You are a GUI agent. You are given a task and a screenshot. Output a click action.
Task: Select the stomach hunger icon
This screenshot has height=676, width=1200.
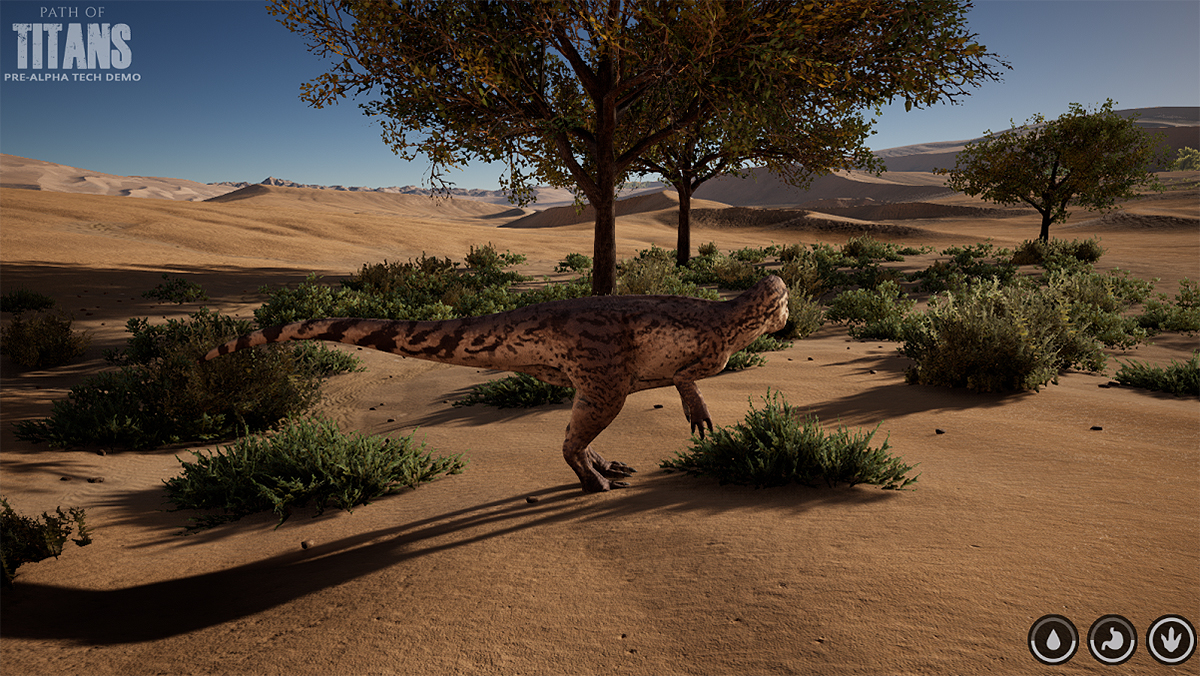tap(1112, 639)
